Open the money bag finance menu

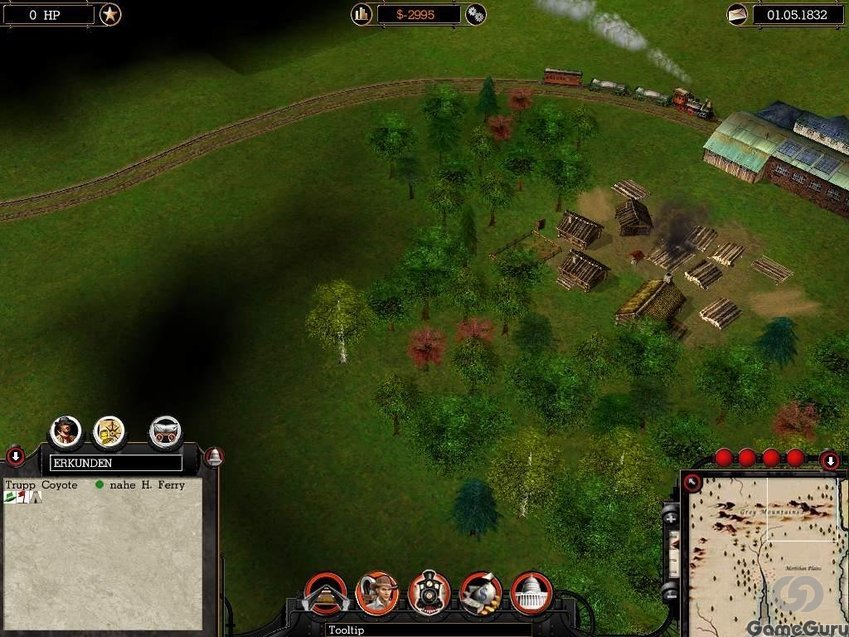point(481,593)
